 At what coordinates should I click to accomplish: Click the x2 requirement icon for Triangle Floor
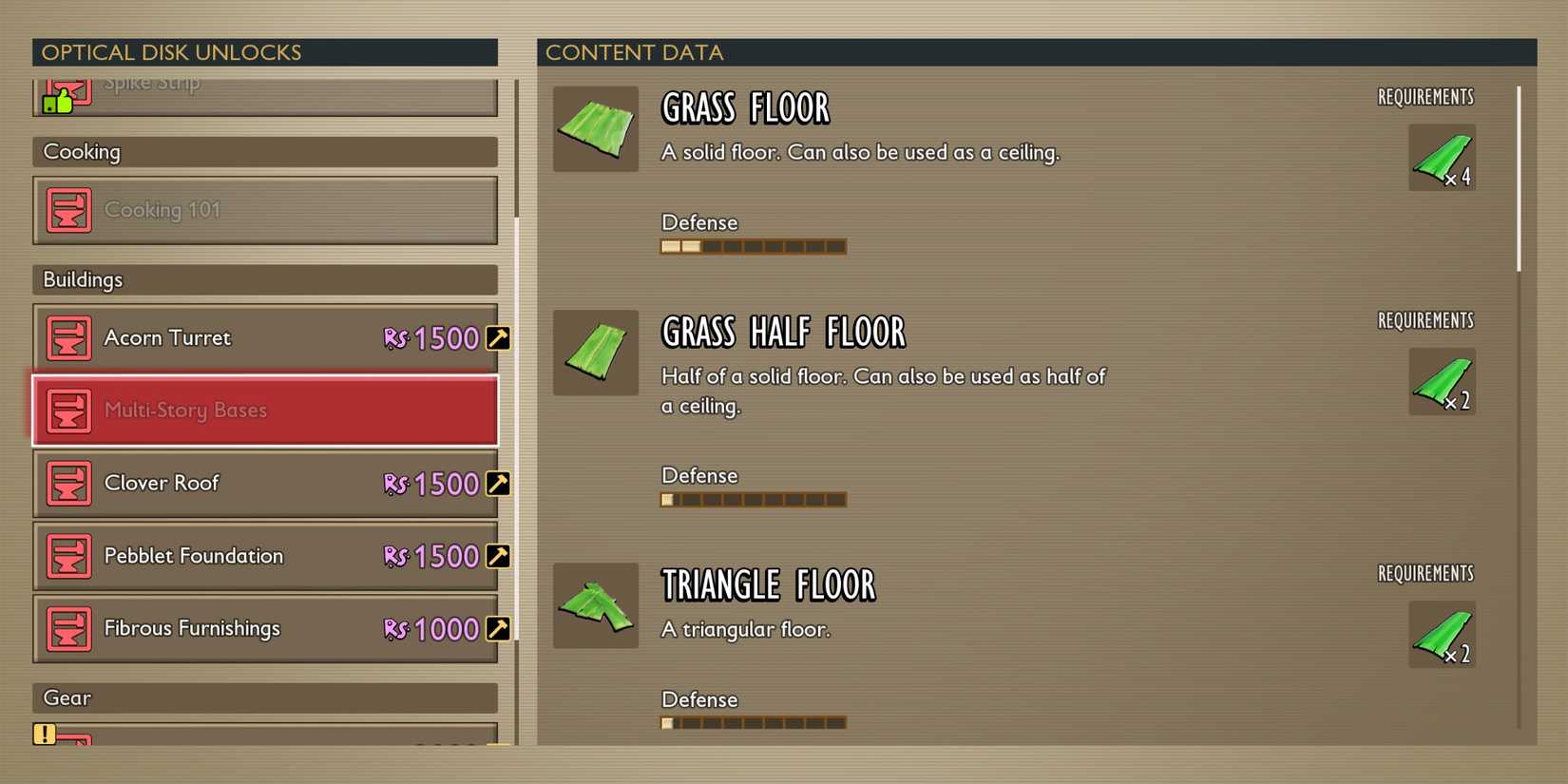coord(1440,637)
